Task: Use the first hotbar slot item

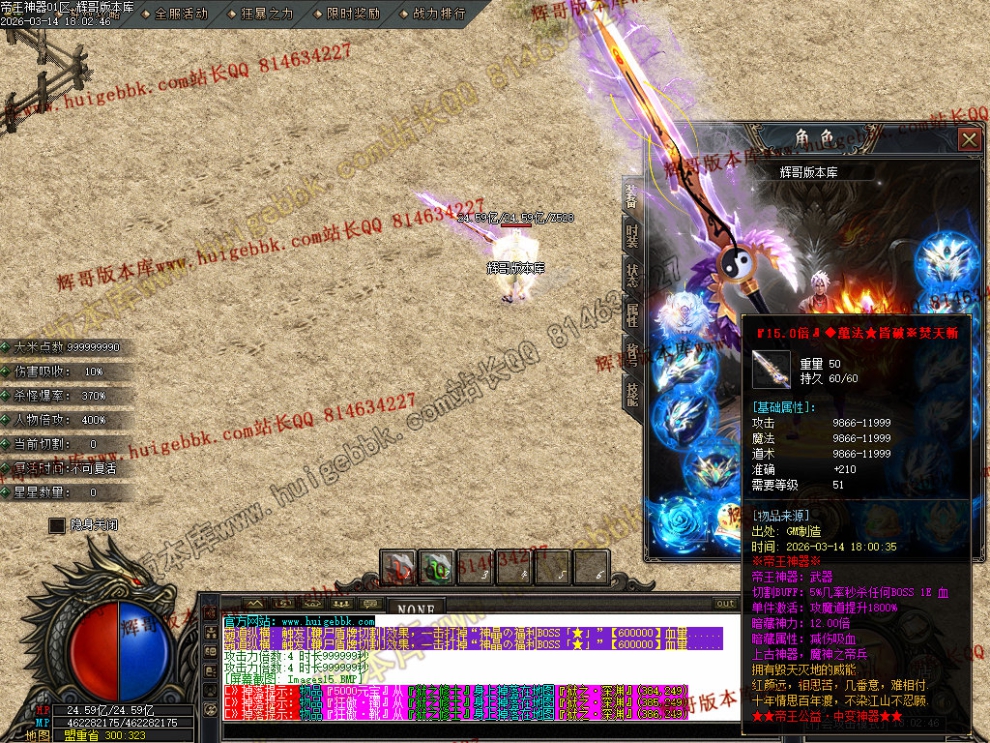Action: (399, 568)
